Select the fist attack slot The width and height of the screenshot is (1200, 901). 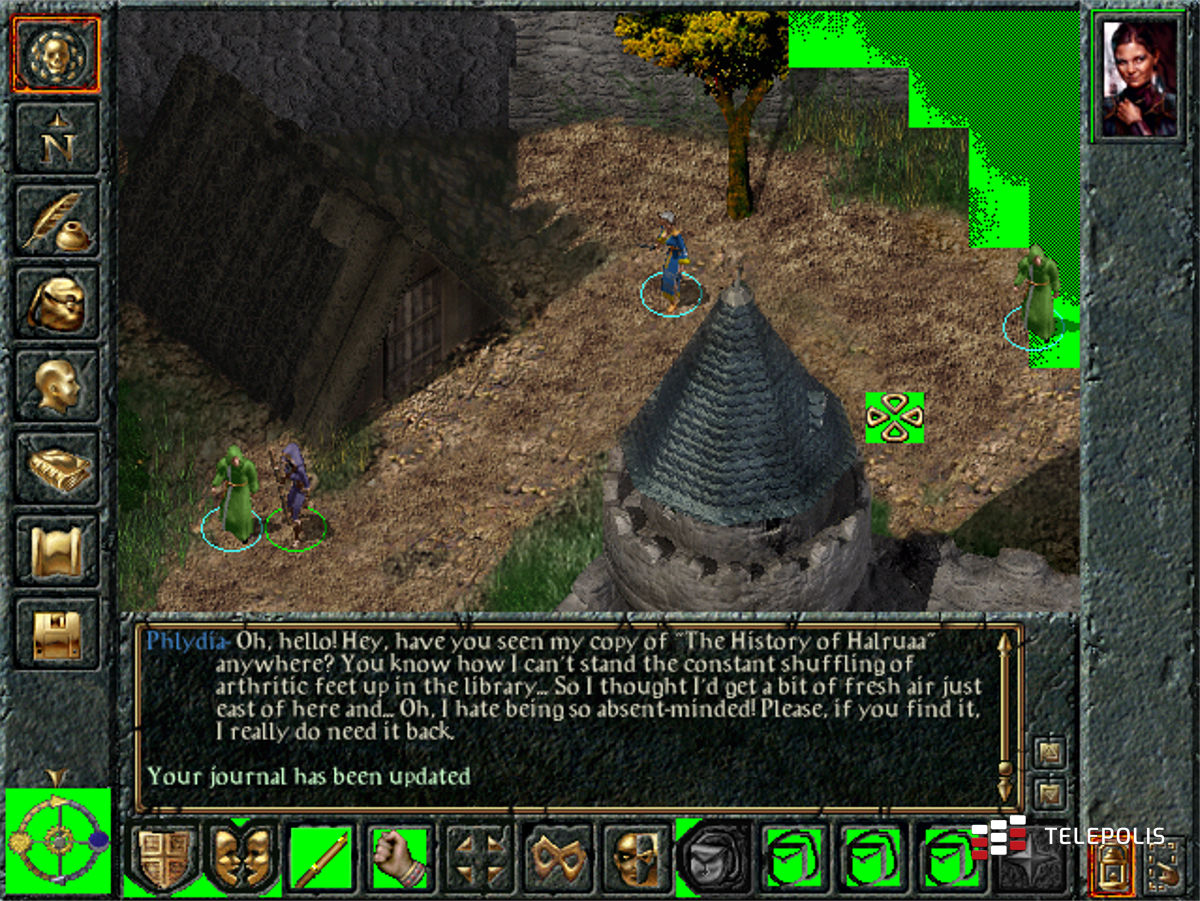[x=400, y=859]
